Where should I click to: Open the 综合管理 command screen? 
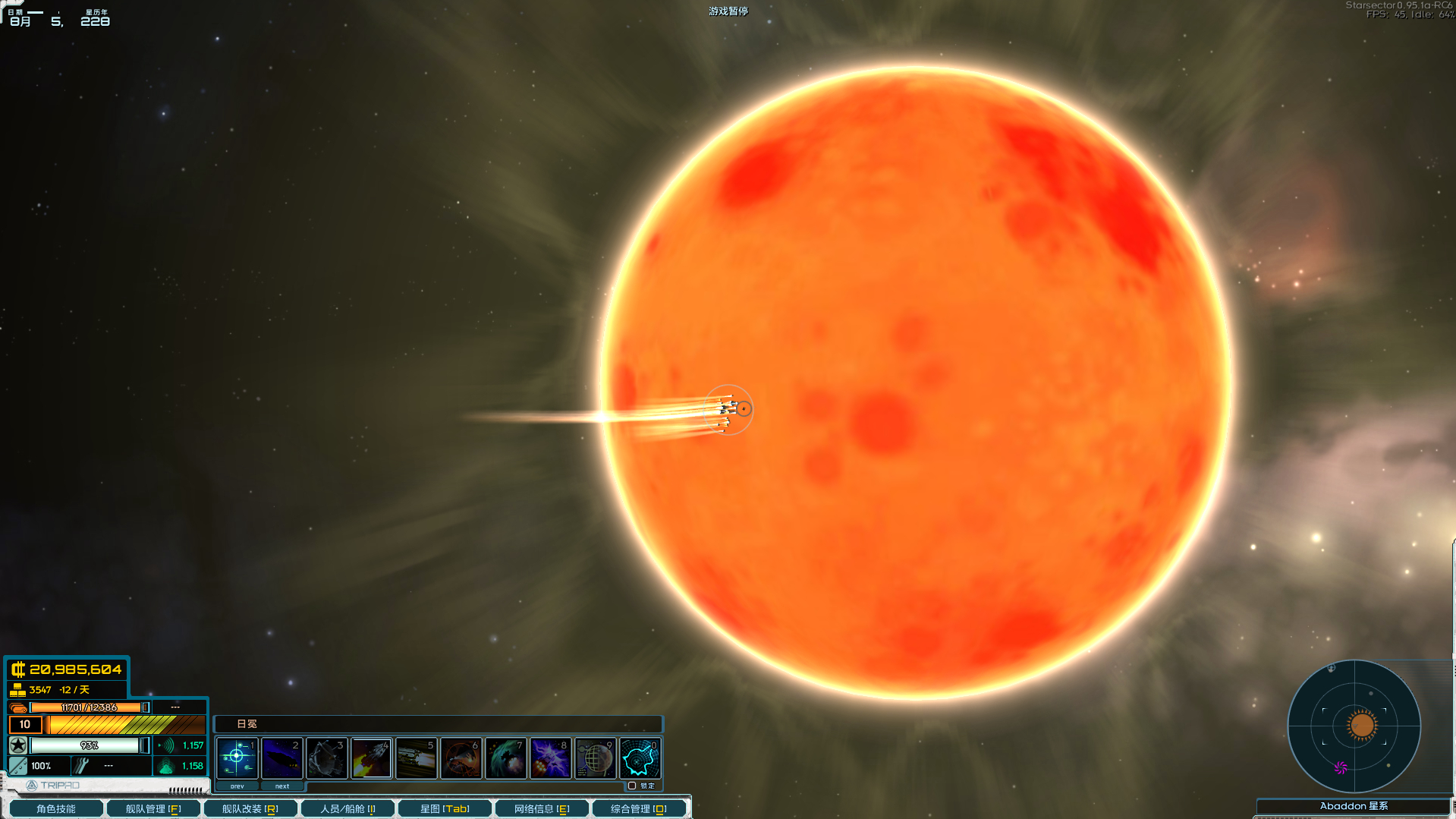click(638, 808)
